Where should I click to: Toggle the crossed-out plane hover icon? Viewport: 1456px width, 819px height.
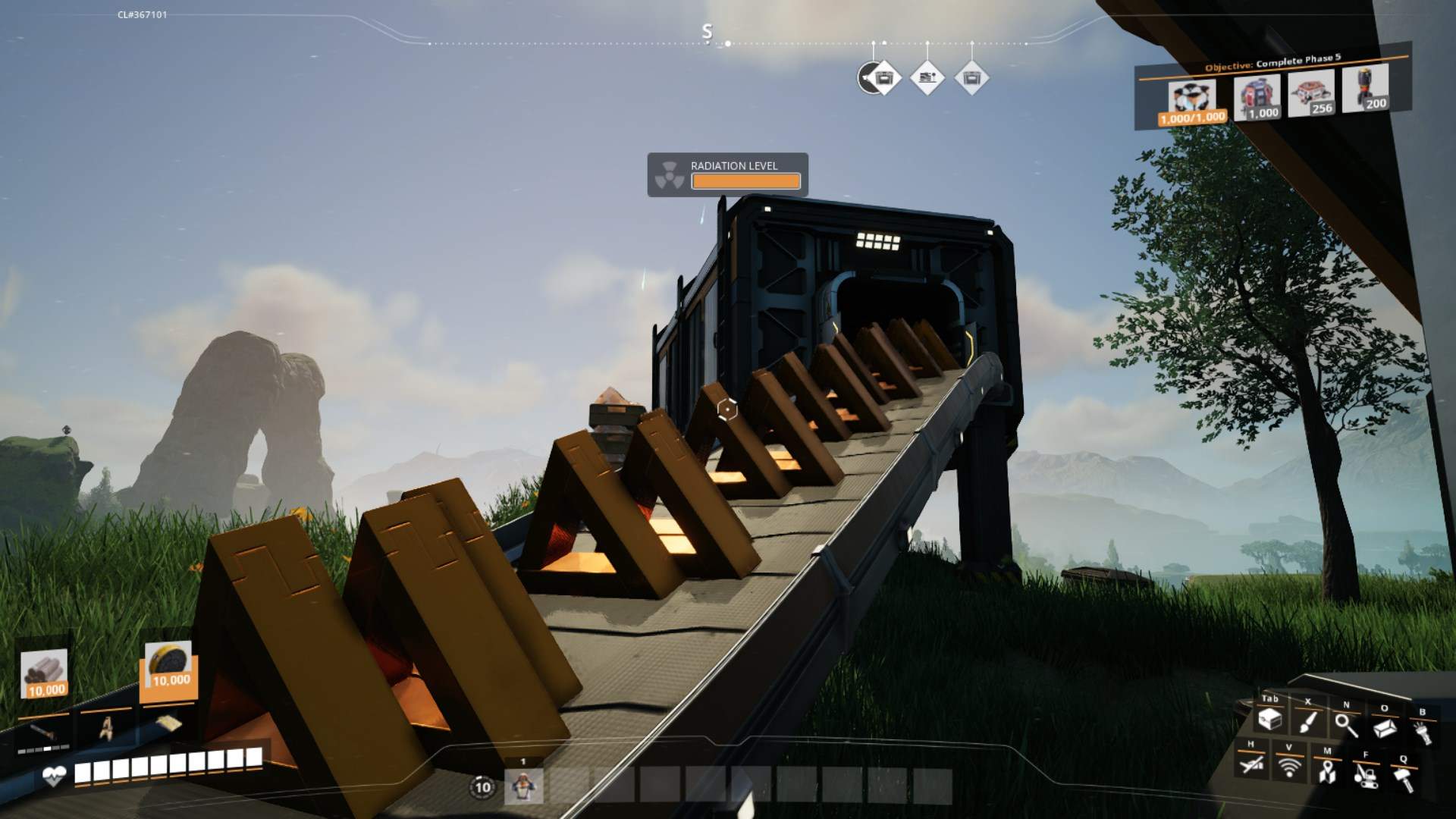(x=1250, y=764)
